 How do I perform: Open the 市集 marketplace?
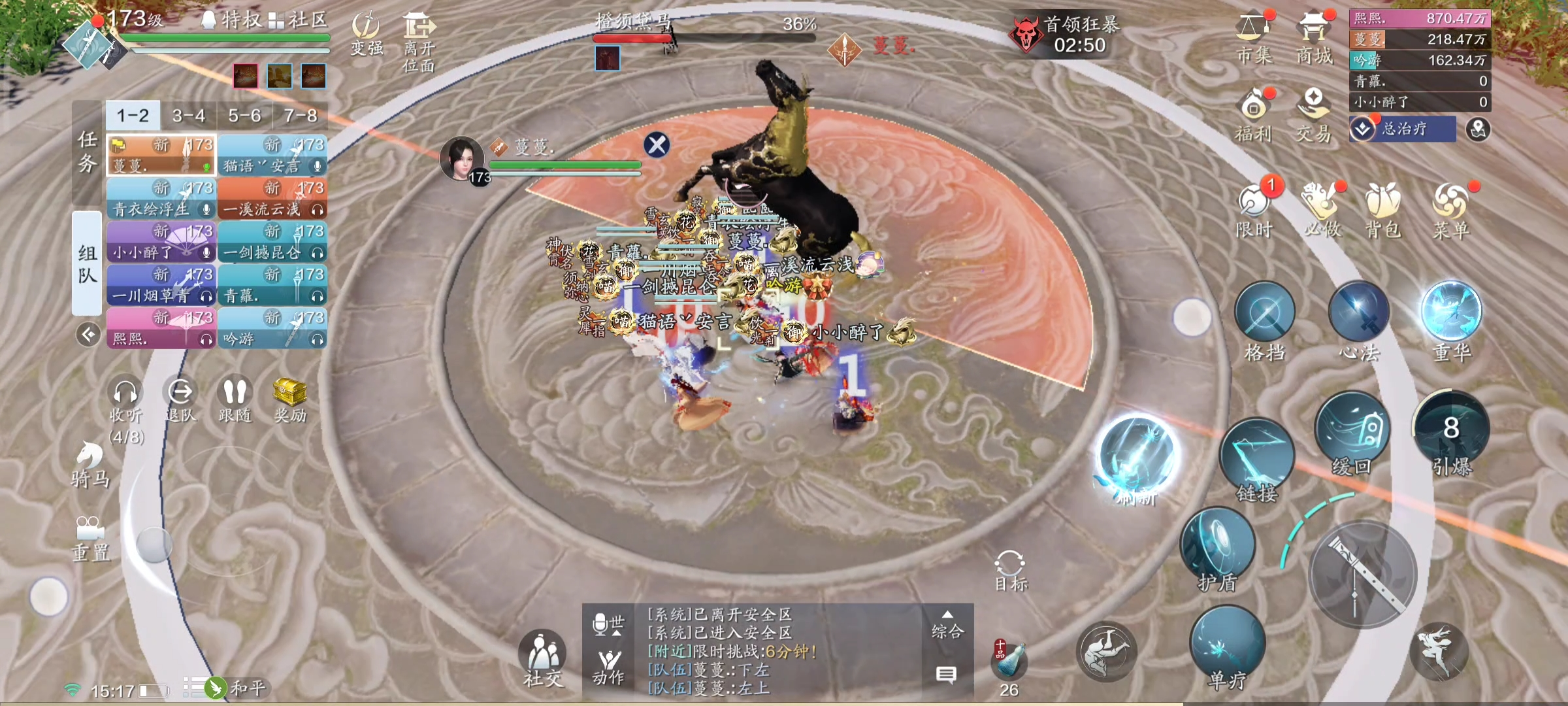(x=1254, y=38)
